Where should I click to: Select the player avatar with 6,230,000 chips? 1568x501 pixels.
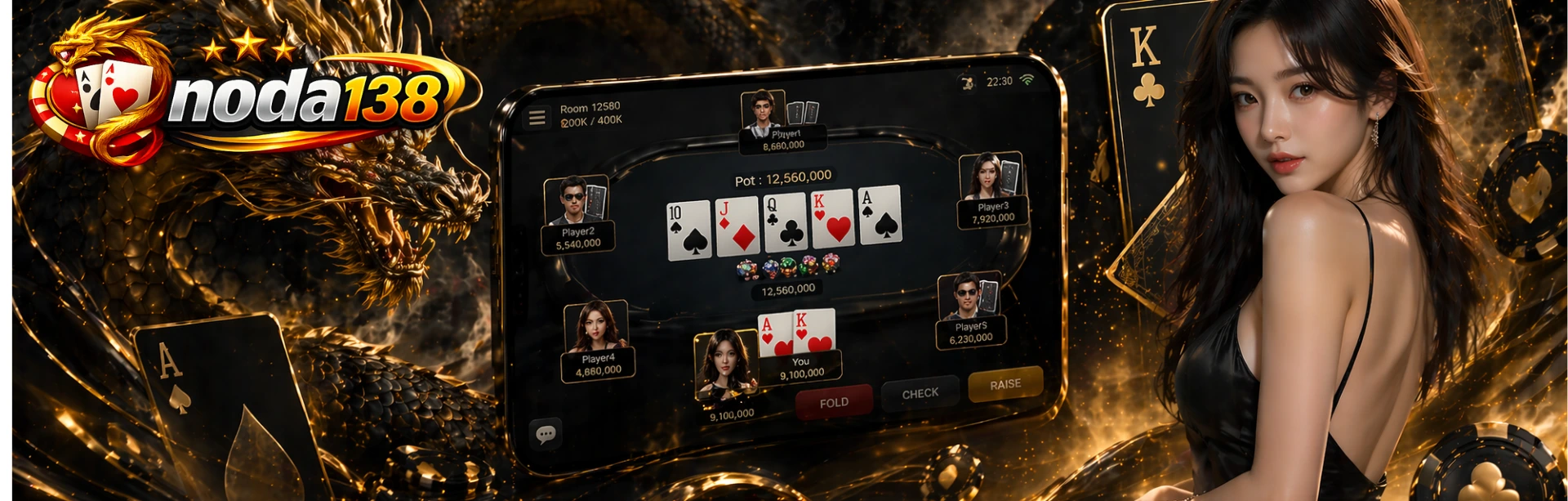click(964, 296)
